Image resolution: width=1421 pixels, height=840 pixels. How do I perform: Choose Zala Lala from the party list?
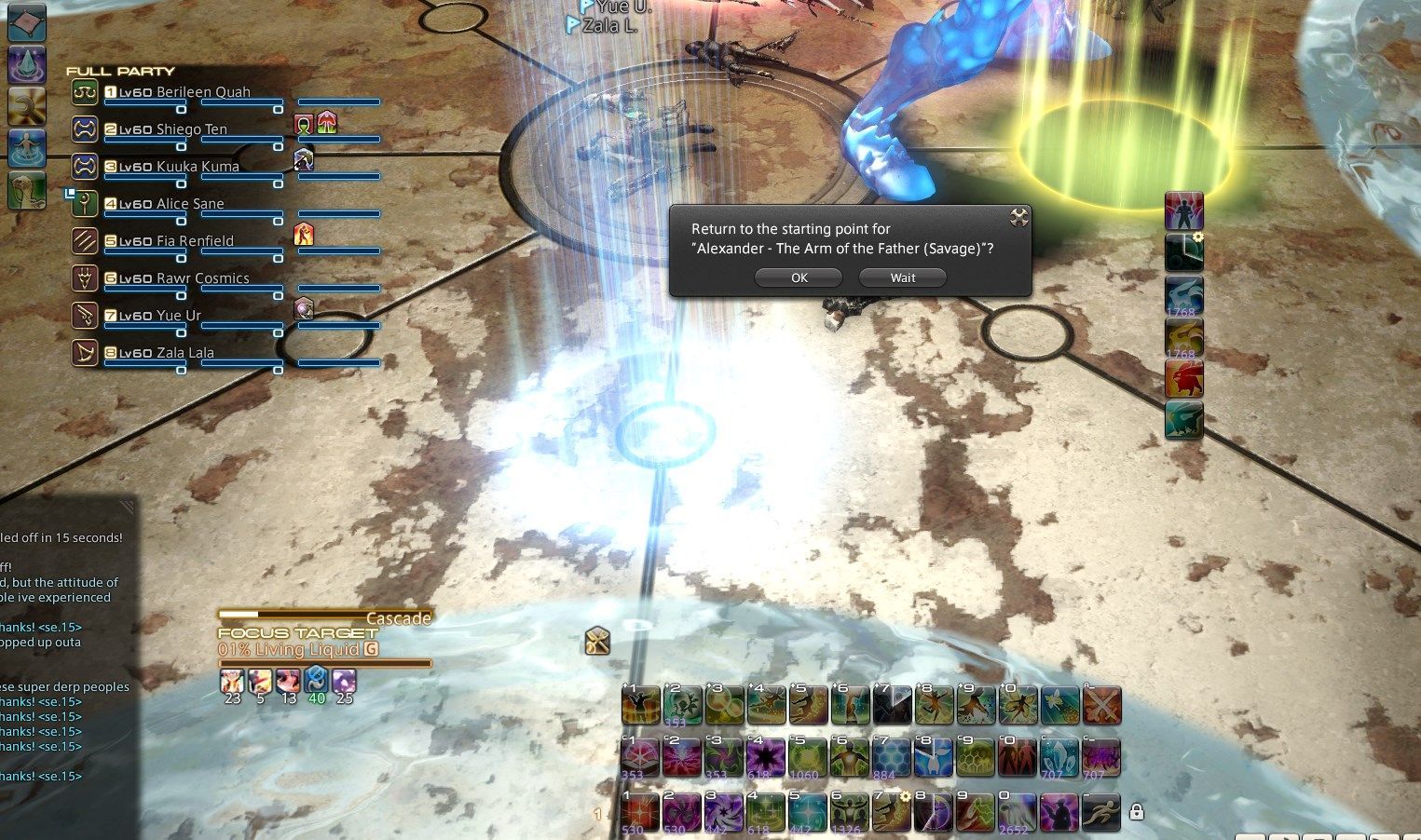click(184, 353)
